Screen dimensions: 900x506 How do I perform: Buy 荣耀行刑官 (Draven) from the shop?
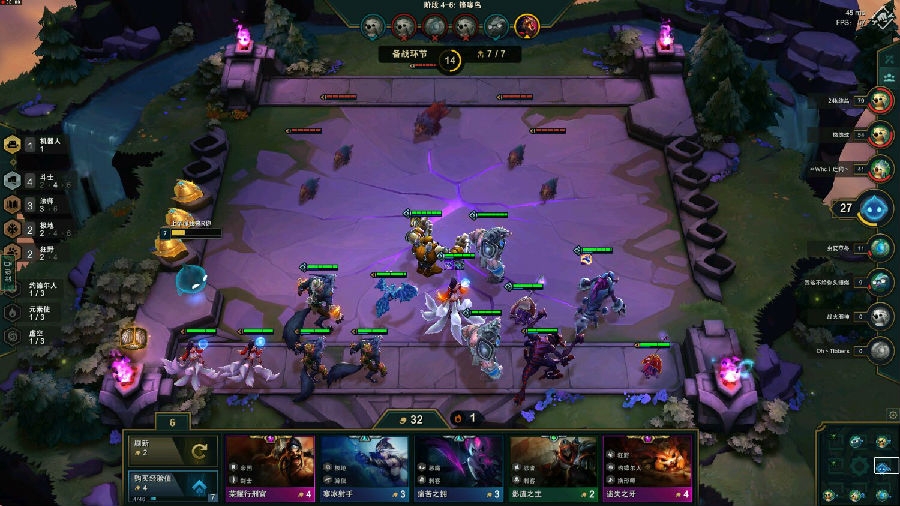click(270, 466)
